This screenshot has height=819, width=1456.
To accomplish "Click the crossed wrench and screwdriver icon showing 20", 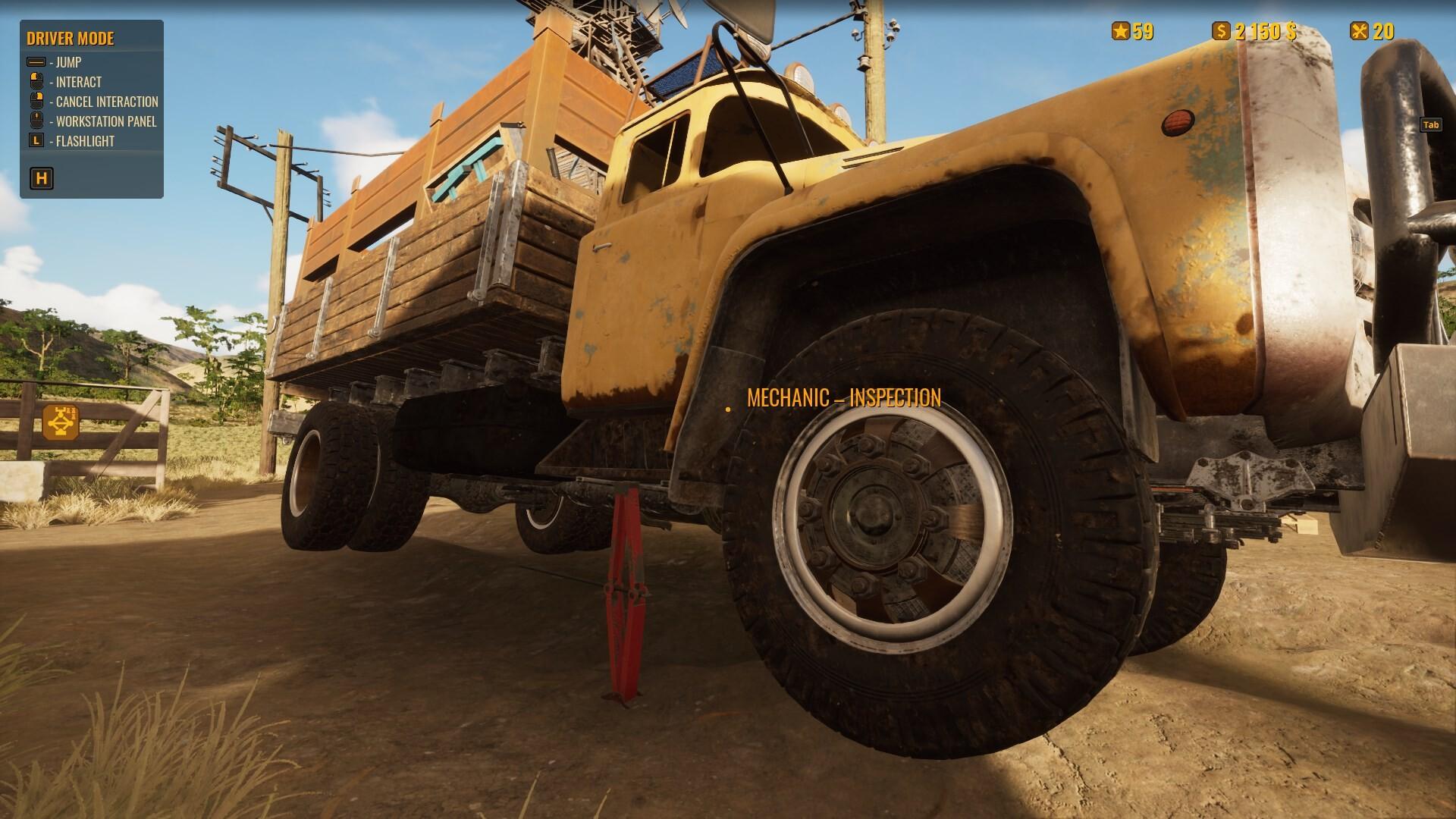I will (1358, 32).
